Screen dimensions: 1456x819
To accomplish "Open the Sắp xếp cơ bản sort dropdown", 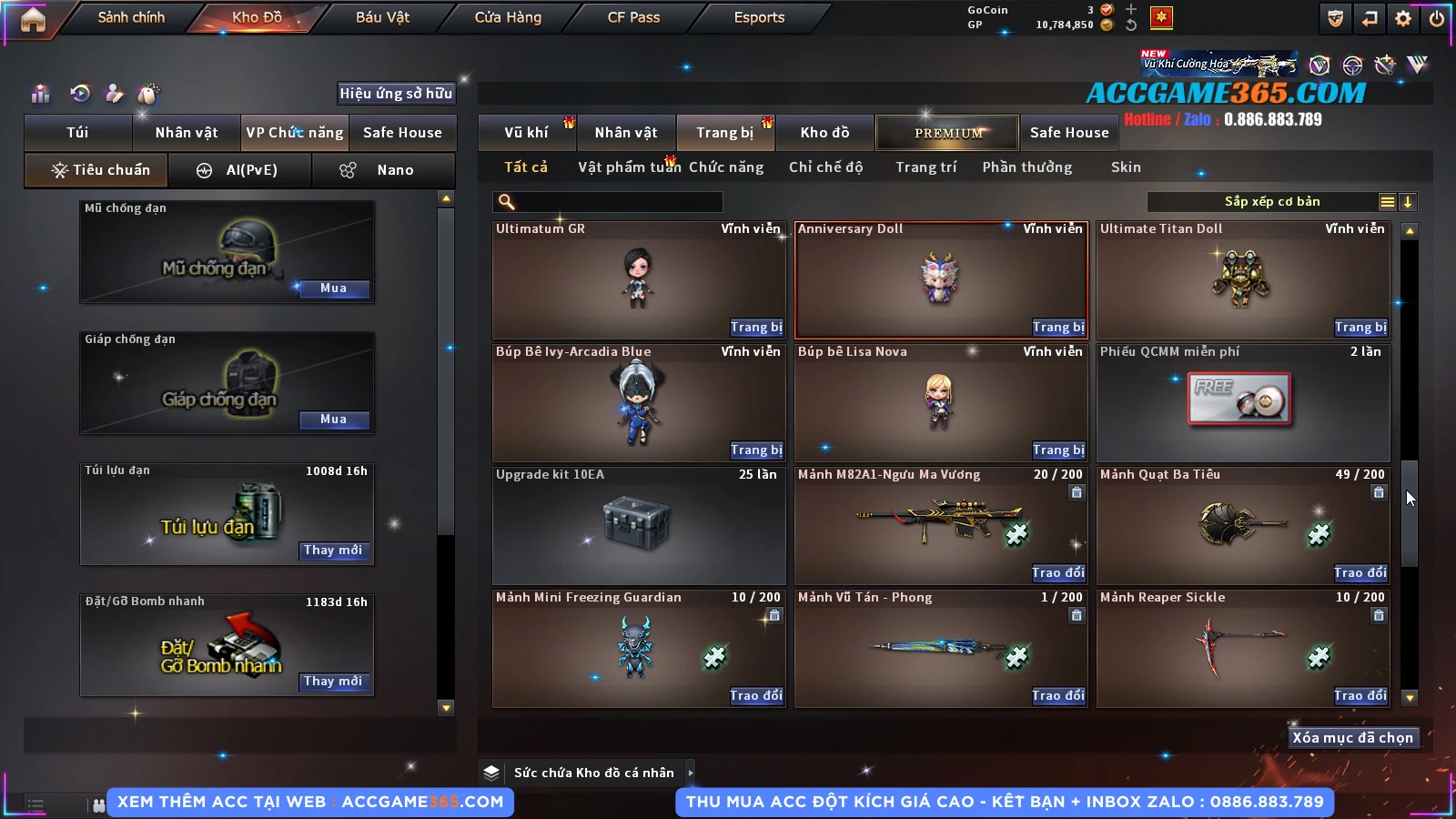I will pyautogui.click(x=1271, y=202).
